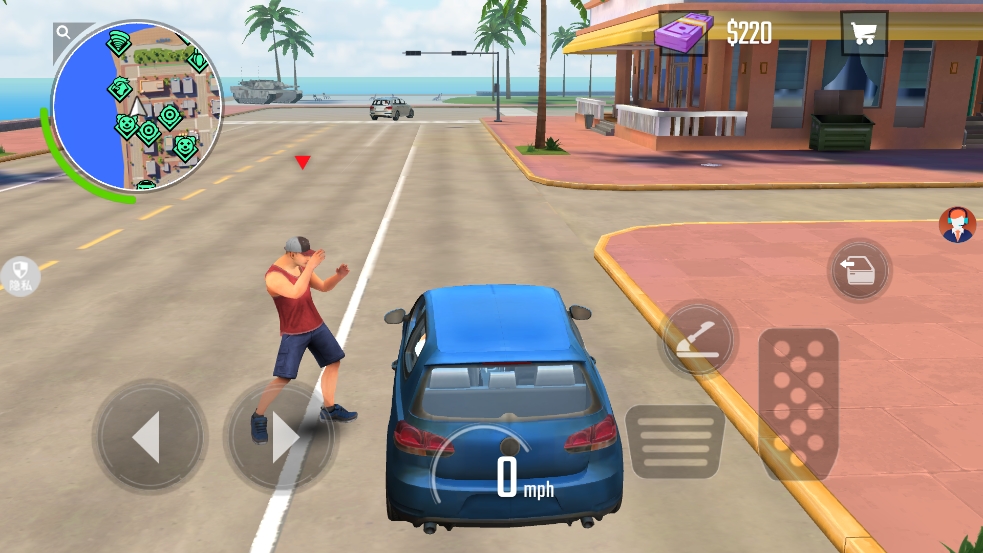Exit the vehicle using the car door button

click(859, 271)
